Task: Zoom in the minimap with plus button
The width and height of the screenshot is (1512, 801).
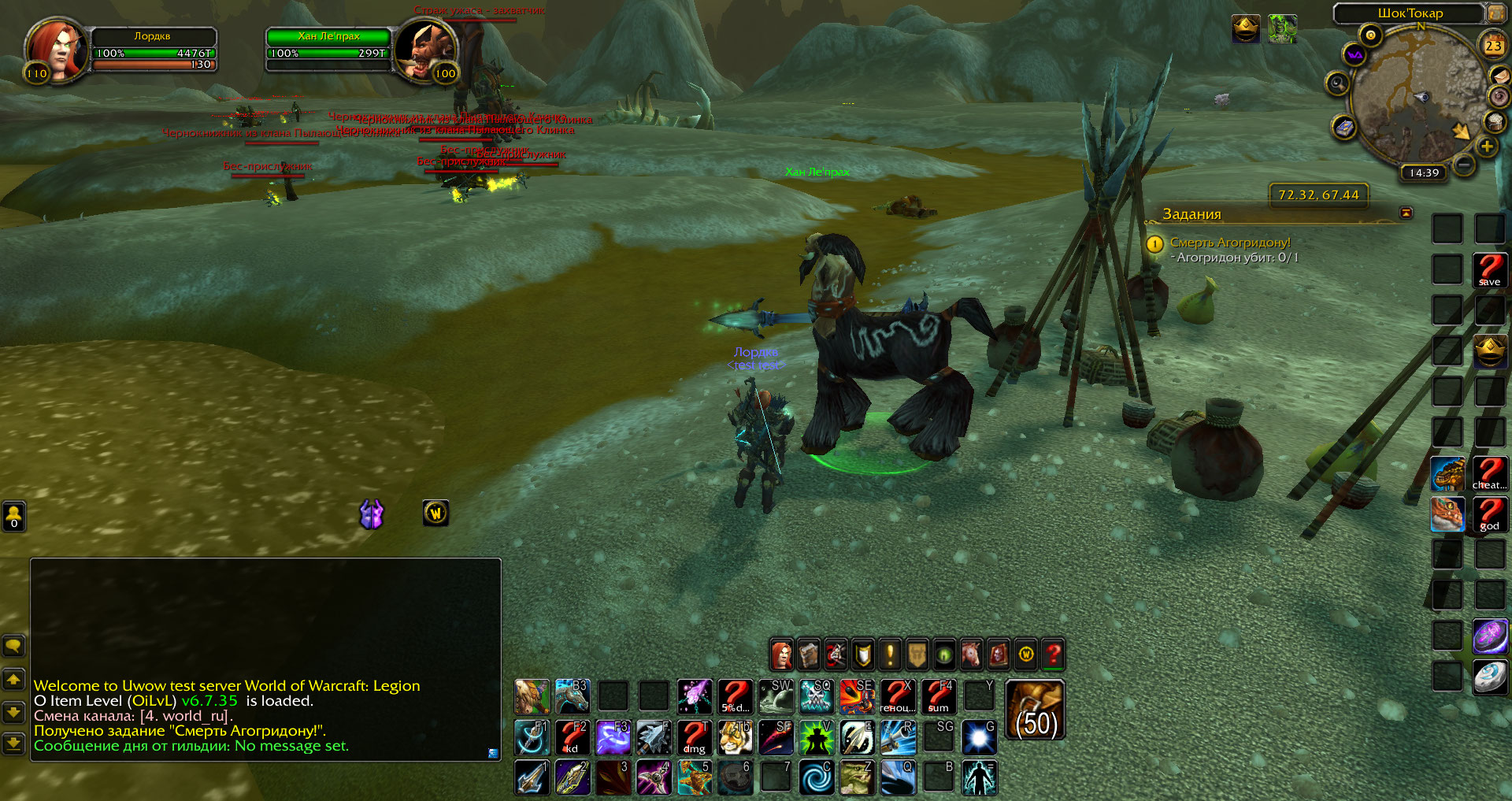Action: point(1487,146)
